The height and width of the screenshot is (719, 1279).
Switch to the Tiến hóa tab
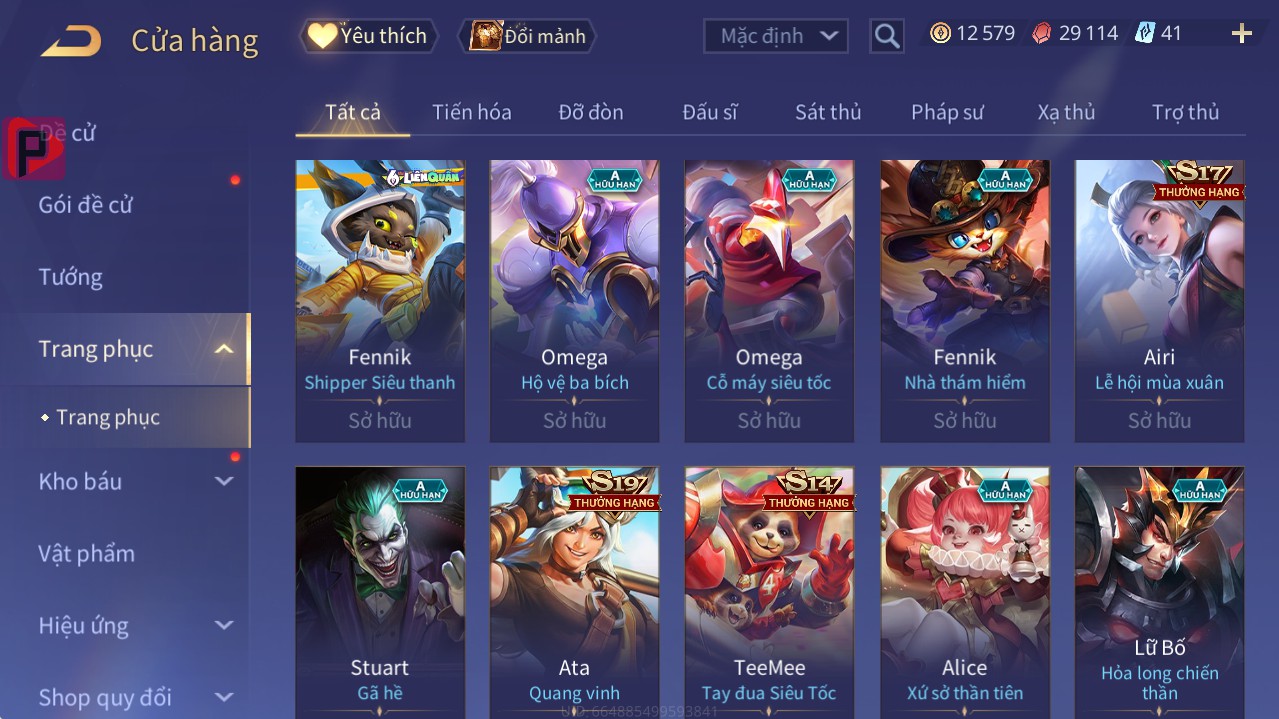pyautogui.click(x=471, y=112)
